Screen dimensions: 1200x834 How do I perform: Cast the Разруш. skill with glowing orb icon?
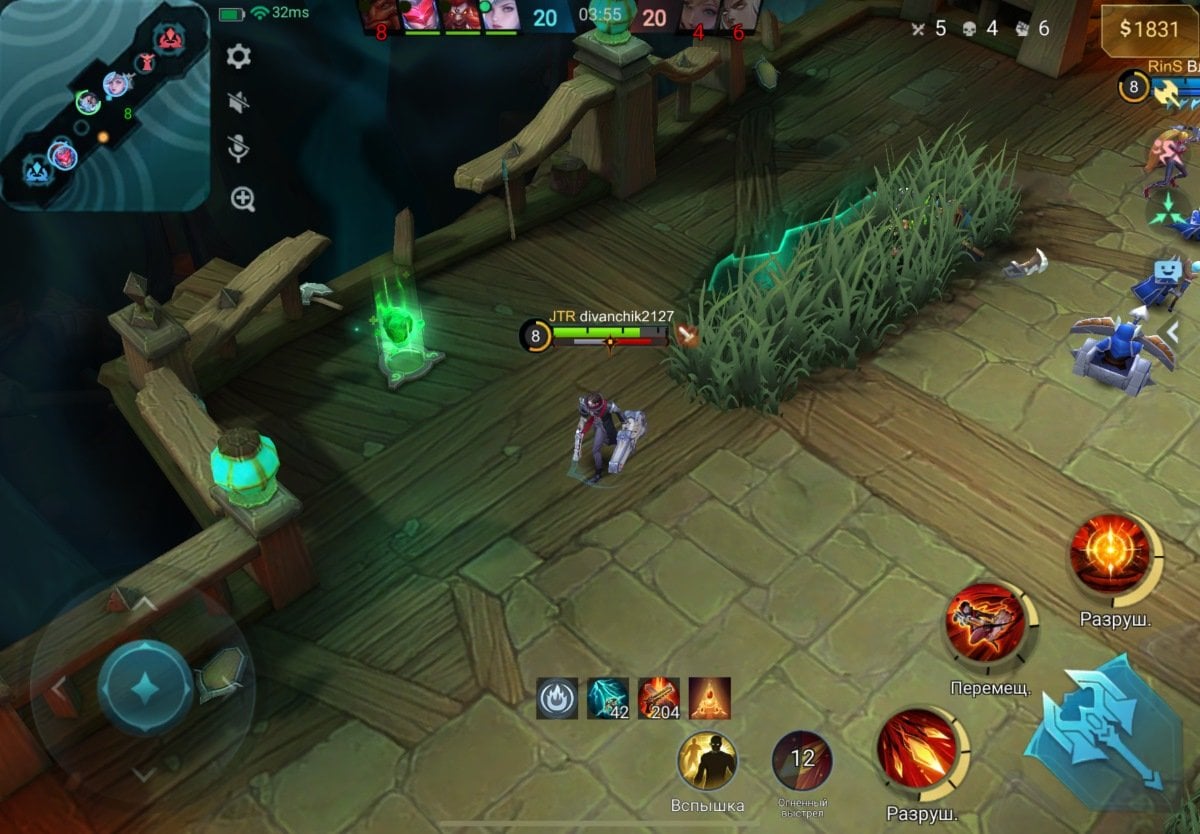(1108, 554)
